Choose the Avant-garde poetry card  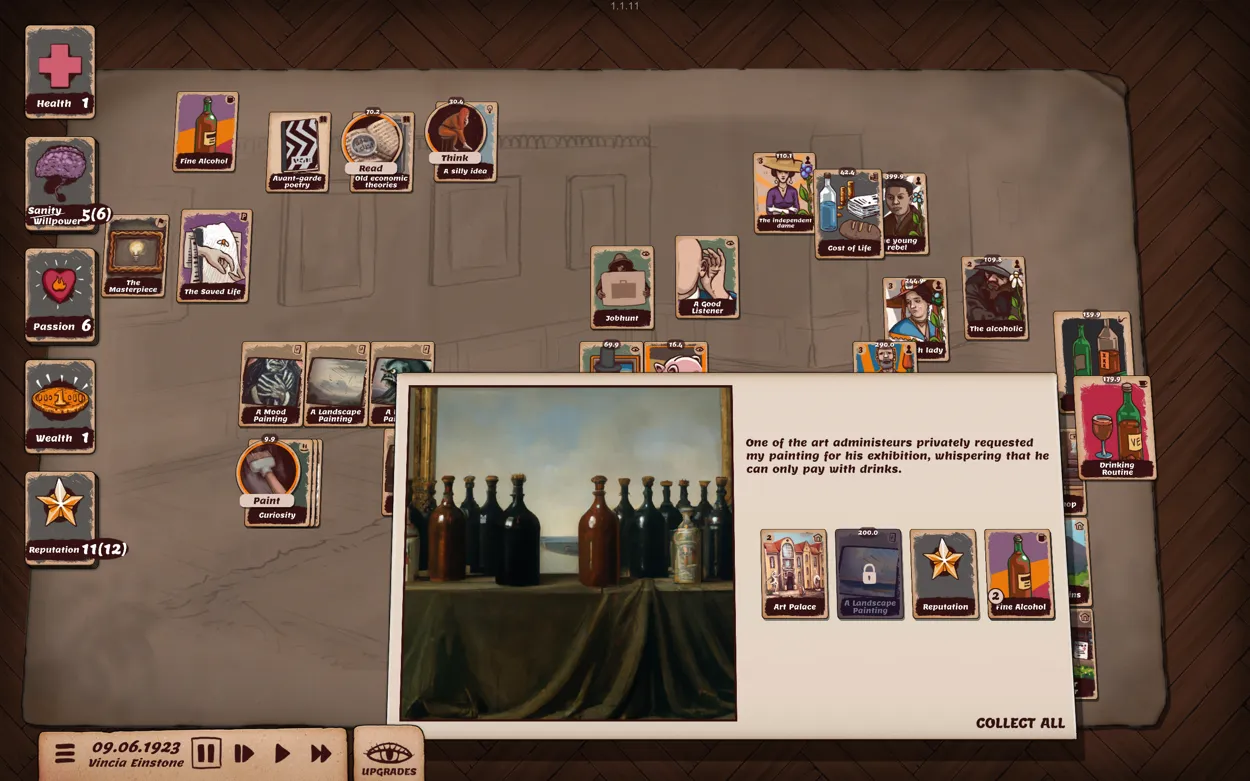point(298,151)
